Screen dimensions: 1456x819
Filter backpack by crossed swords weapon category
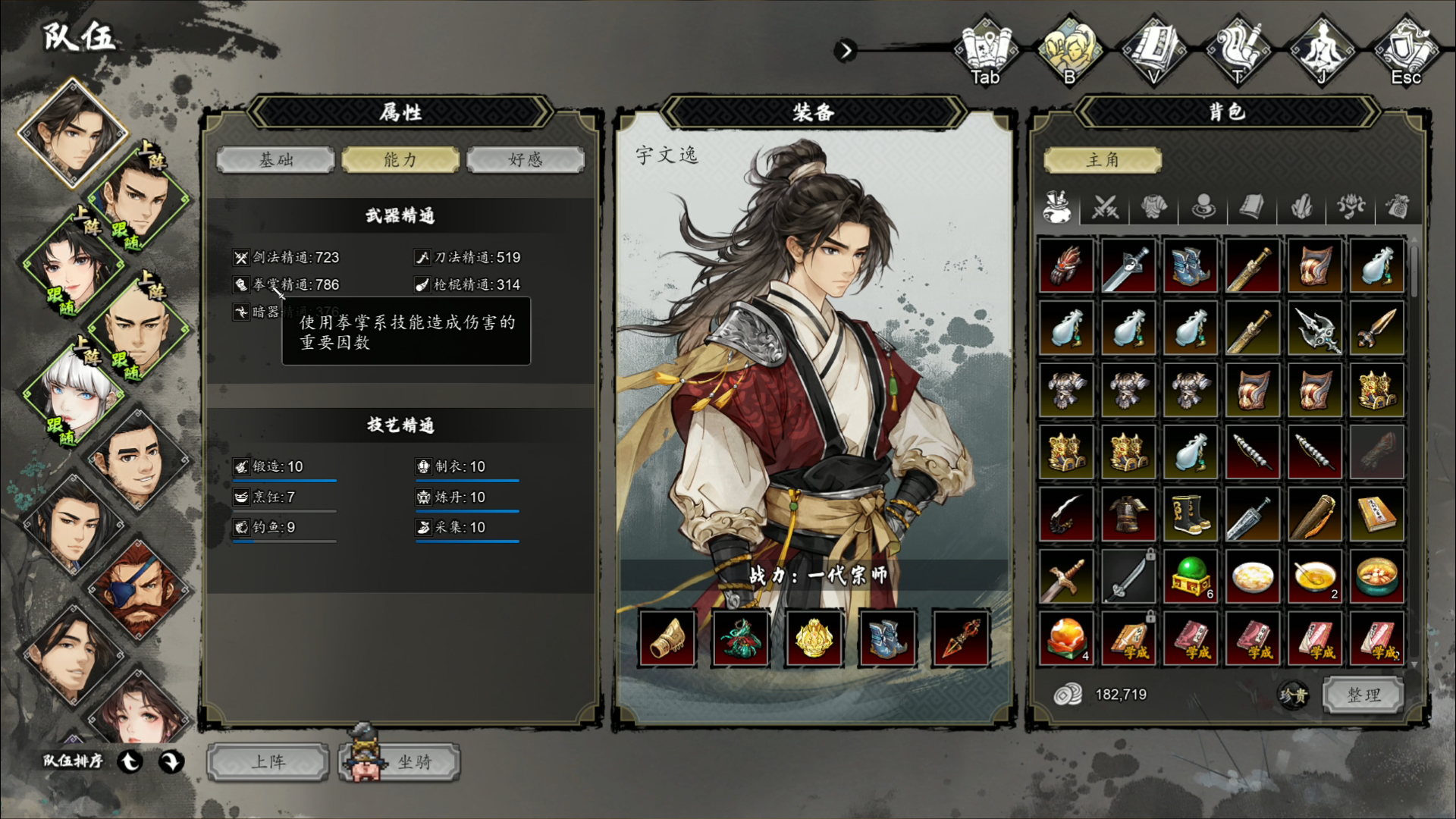pyautogui.click(x=1105, y=206)
